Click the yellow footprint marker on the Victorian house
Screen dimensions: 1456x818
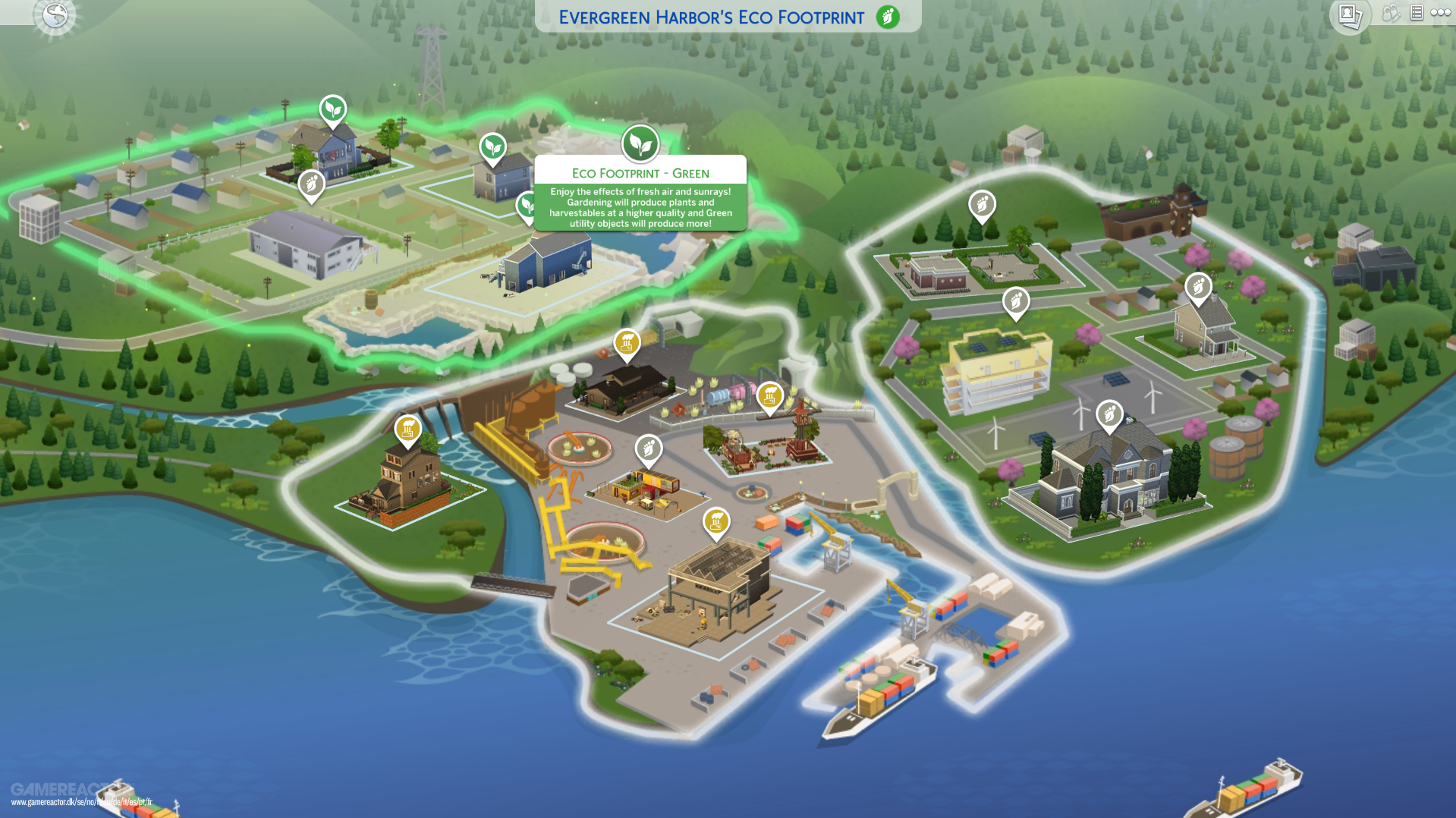coord(408,429)
